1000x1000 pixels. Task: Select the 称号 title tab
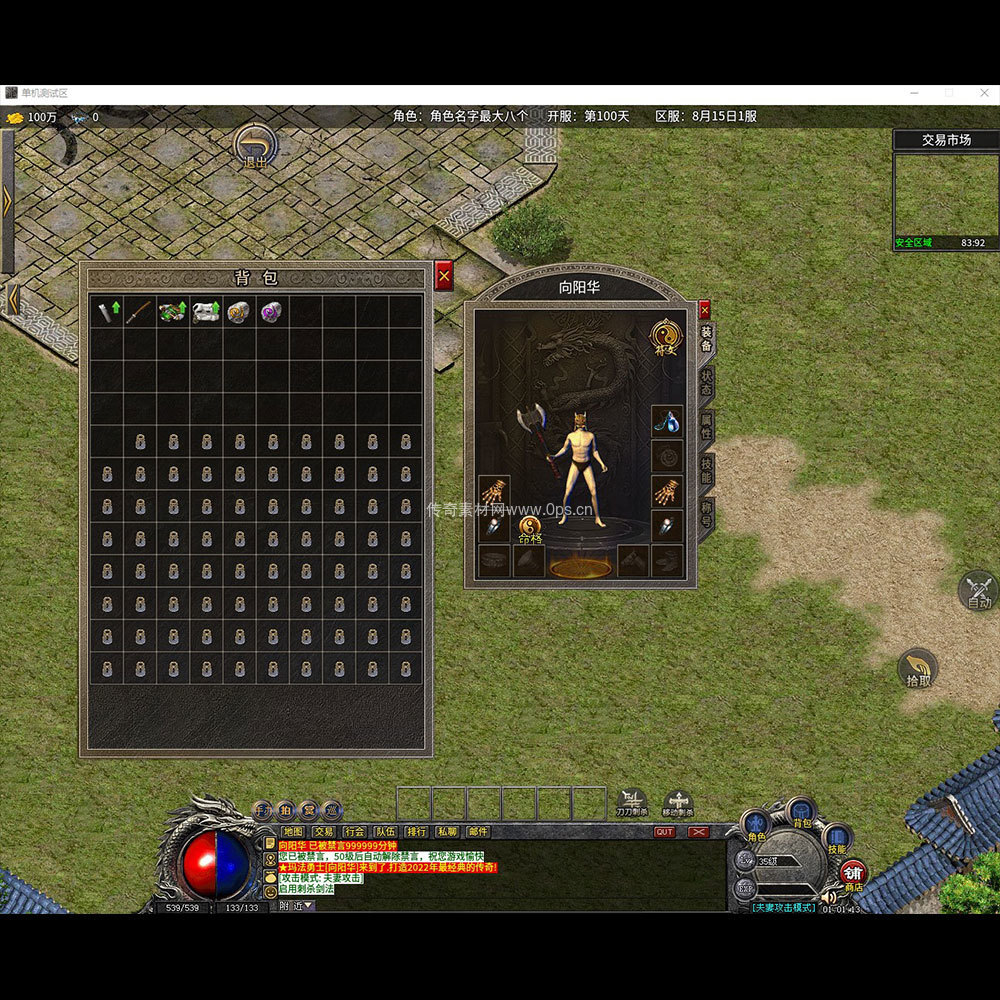click(706, 516)
